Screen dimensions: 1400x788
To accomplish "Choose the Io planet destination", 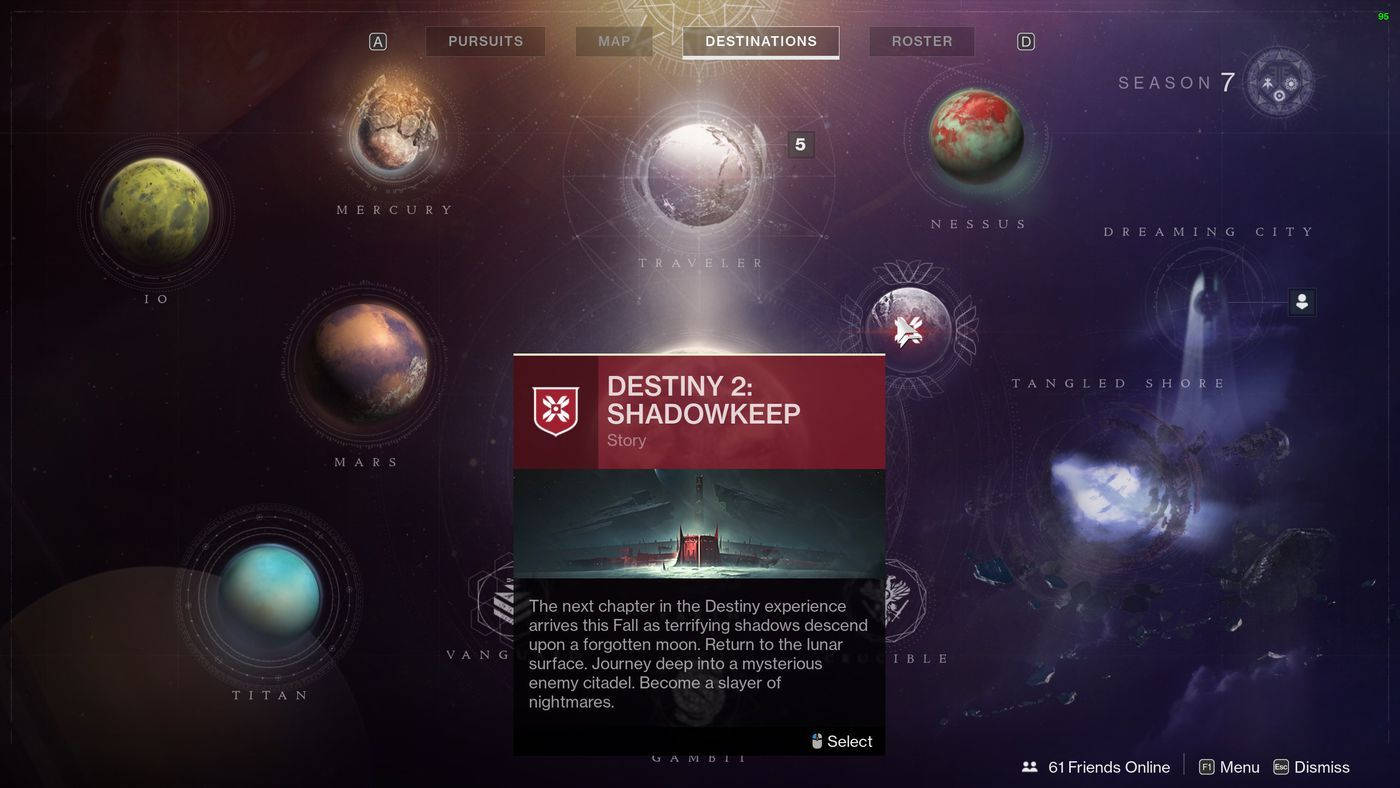I will [x=156, y=212].
